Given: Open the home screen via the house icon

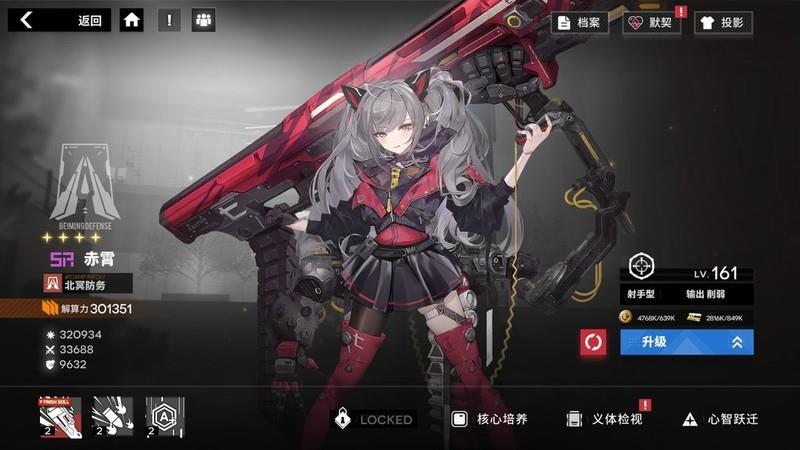Looking at the screenshot, I should [x=131, y=20].
